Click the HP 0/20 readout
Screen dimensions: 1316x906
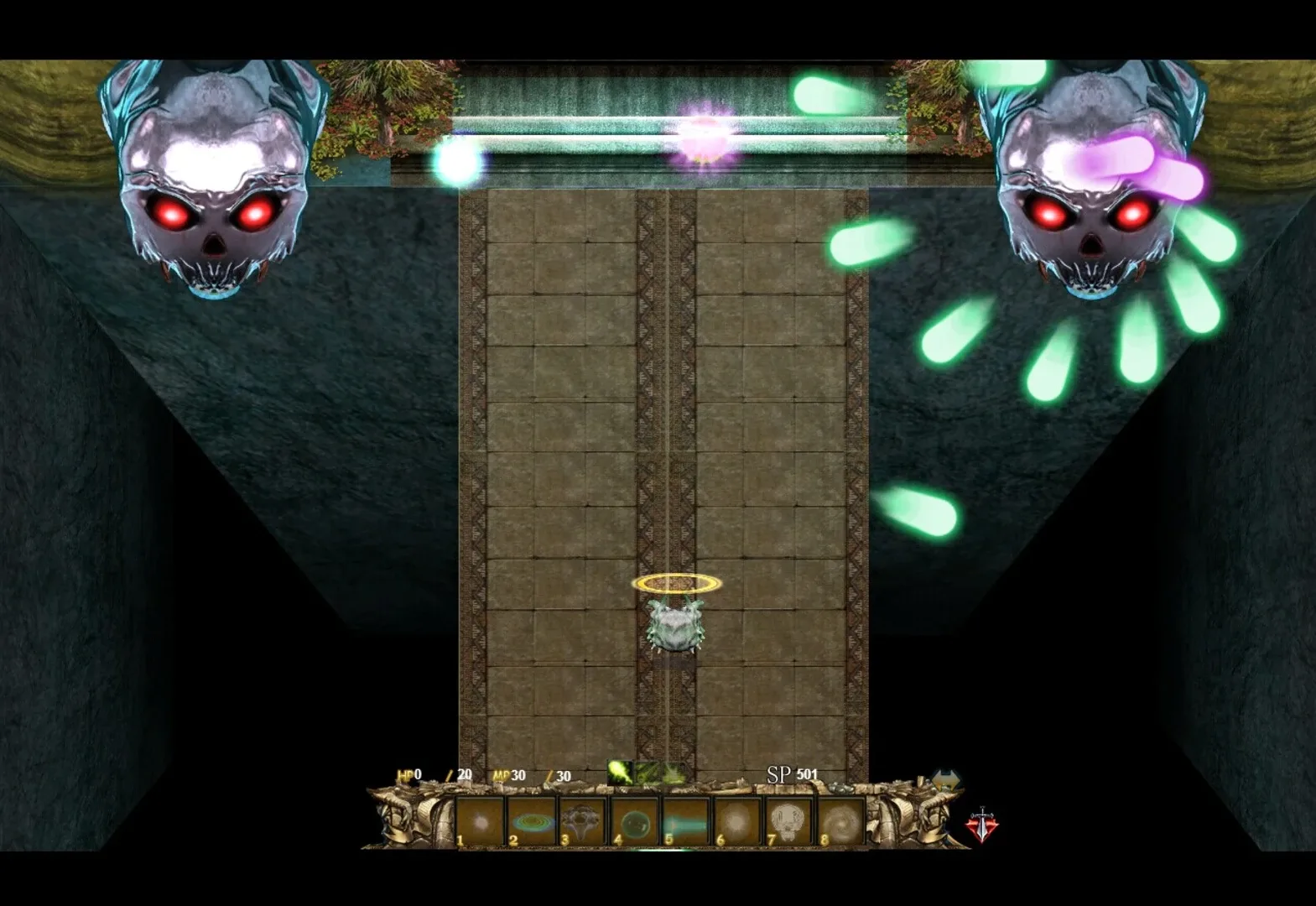[436, 773]
